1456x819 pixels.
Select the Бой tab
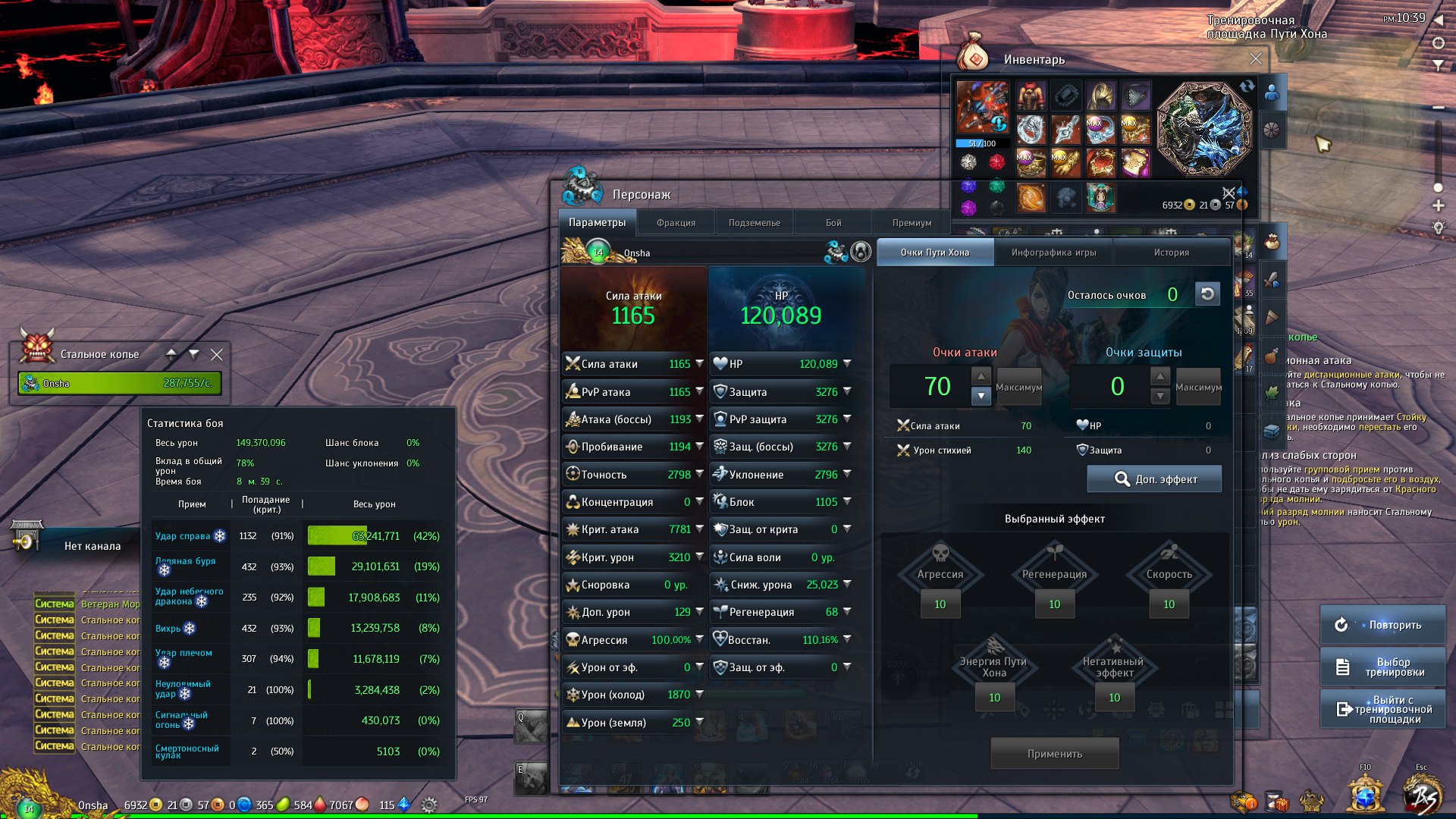(833, 223)
